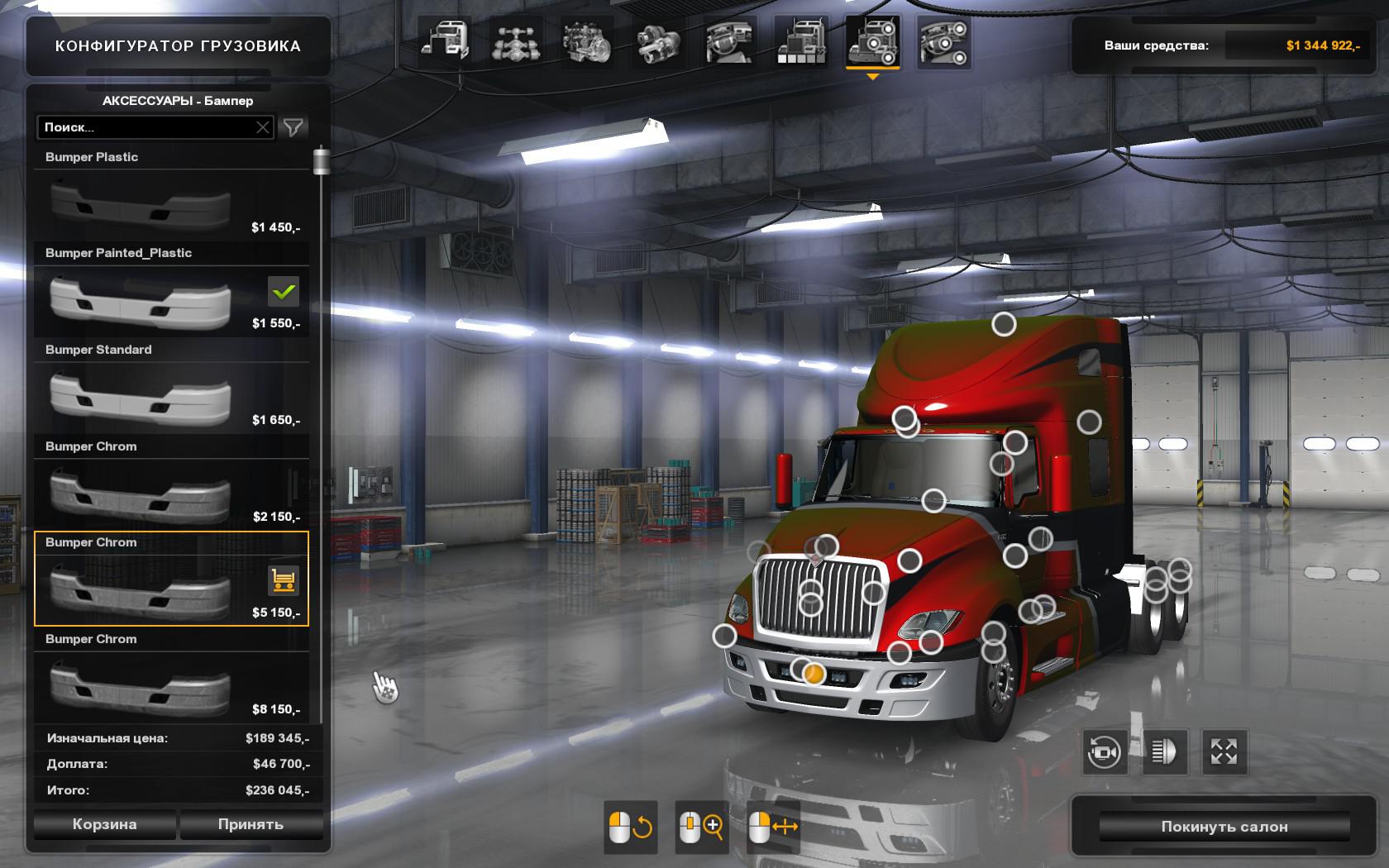Viewport: 1389px width, 868px height.
Task: Open the Корзина cart
Action: pos(104,824)
